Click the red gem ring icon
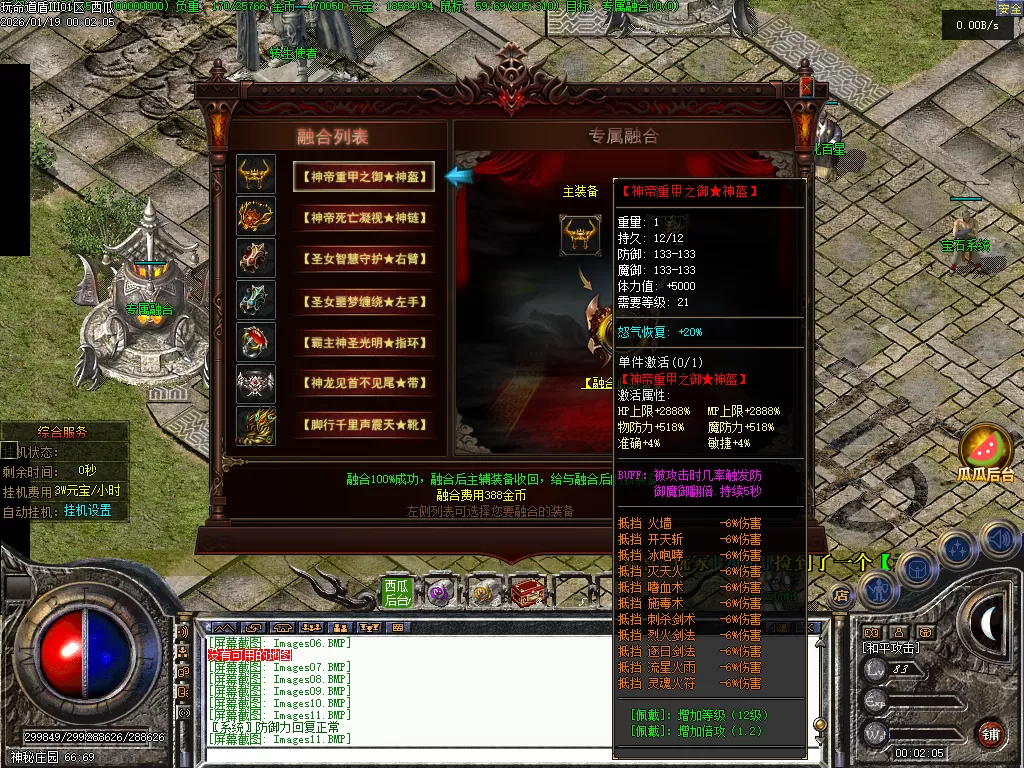Screen dimensions: 1024x768 coord(256,342)
